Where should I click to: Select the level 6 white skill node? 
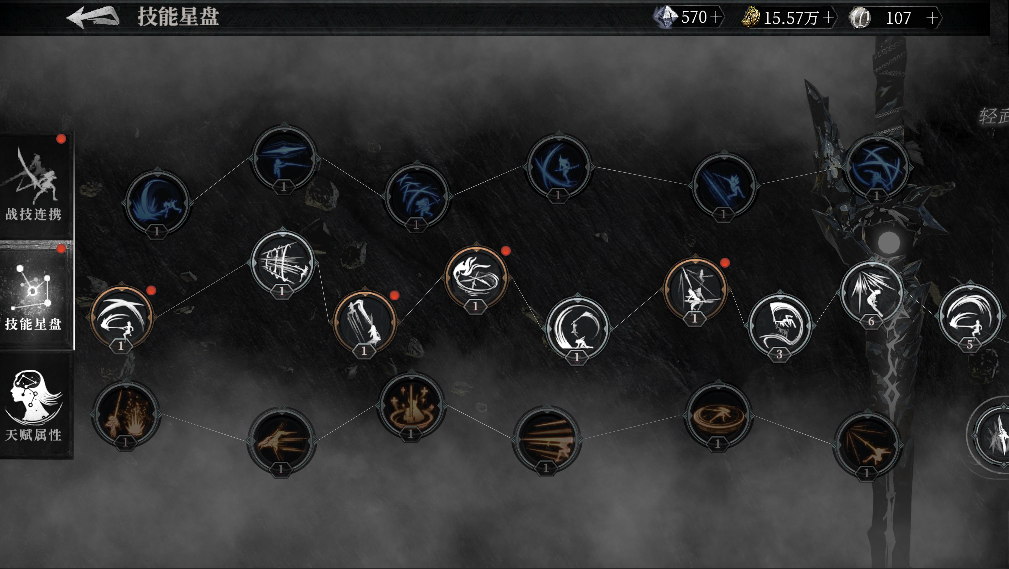(871, 292)
